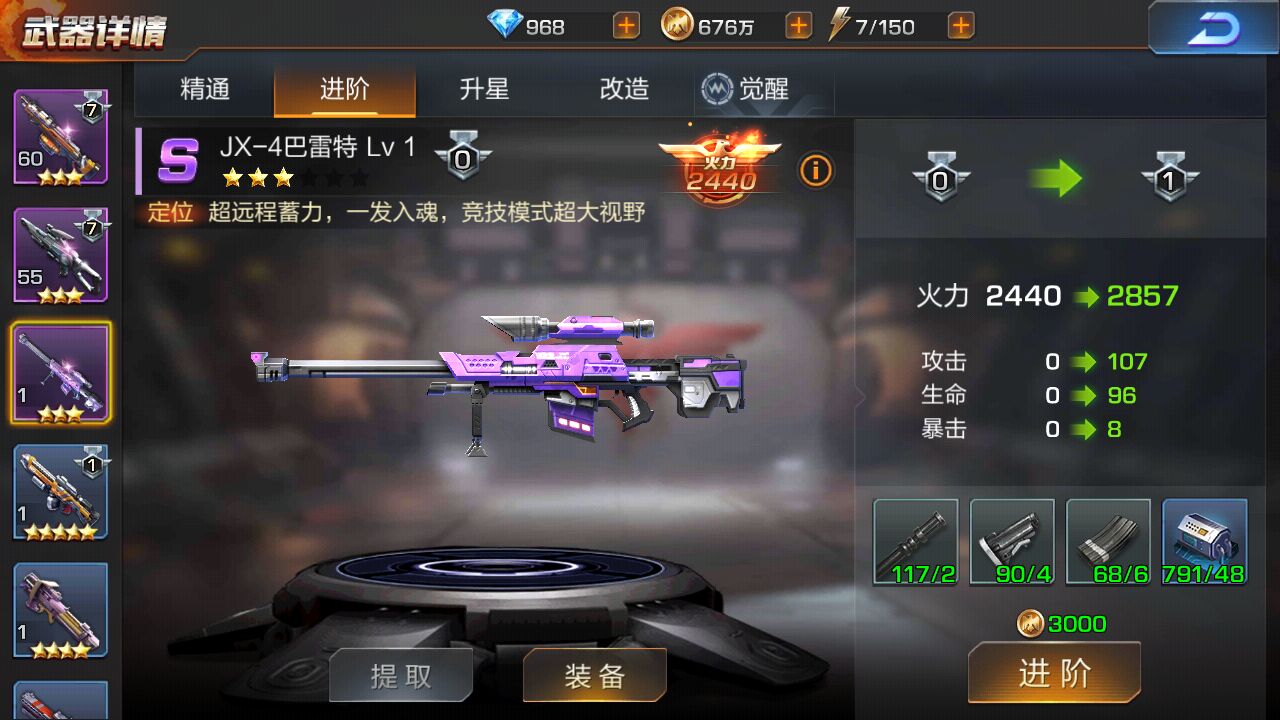Tap the gold coin plus icon

click(797, 24)
